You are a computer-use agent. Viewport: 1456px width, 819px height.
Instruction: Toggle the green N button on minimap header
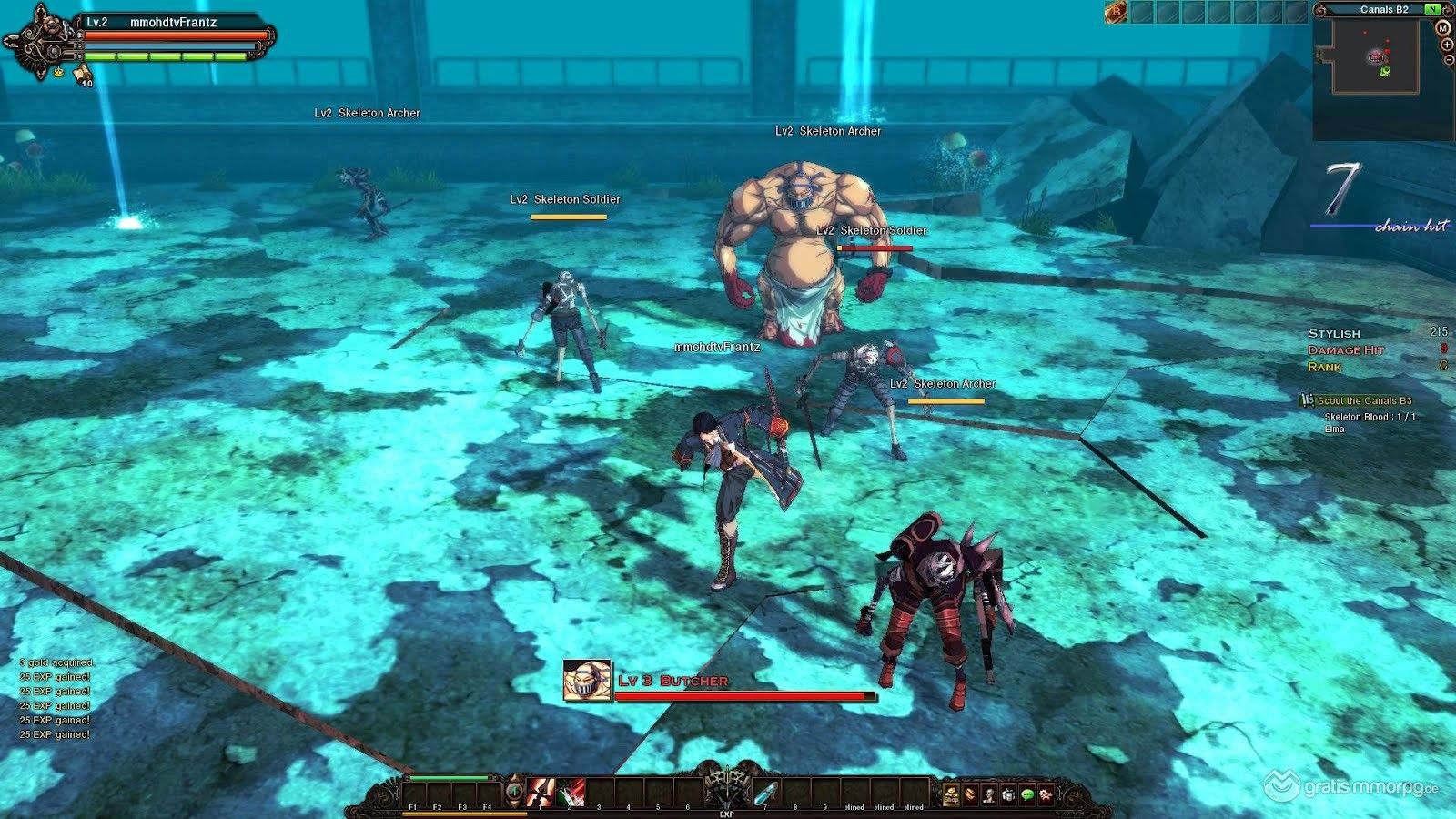(x=1432, y=9)
